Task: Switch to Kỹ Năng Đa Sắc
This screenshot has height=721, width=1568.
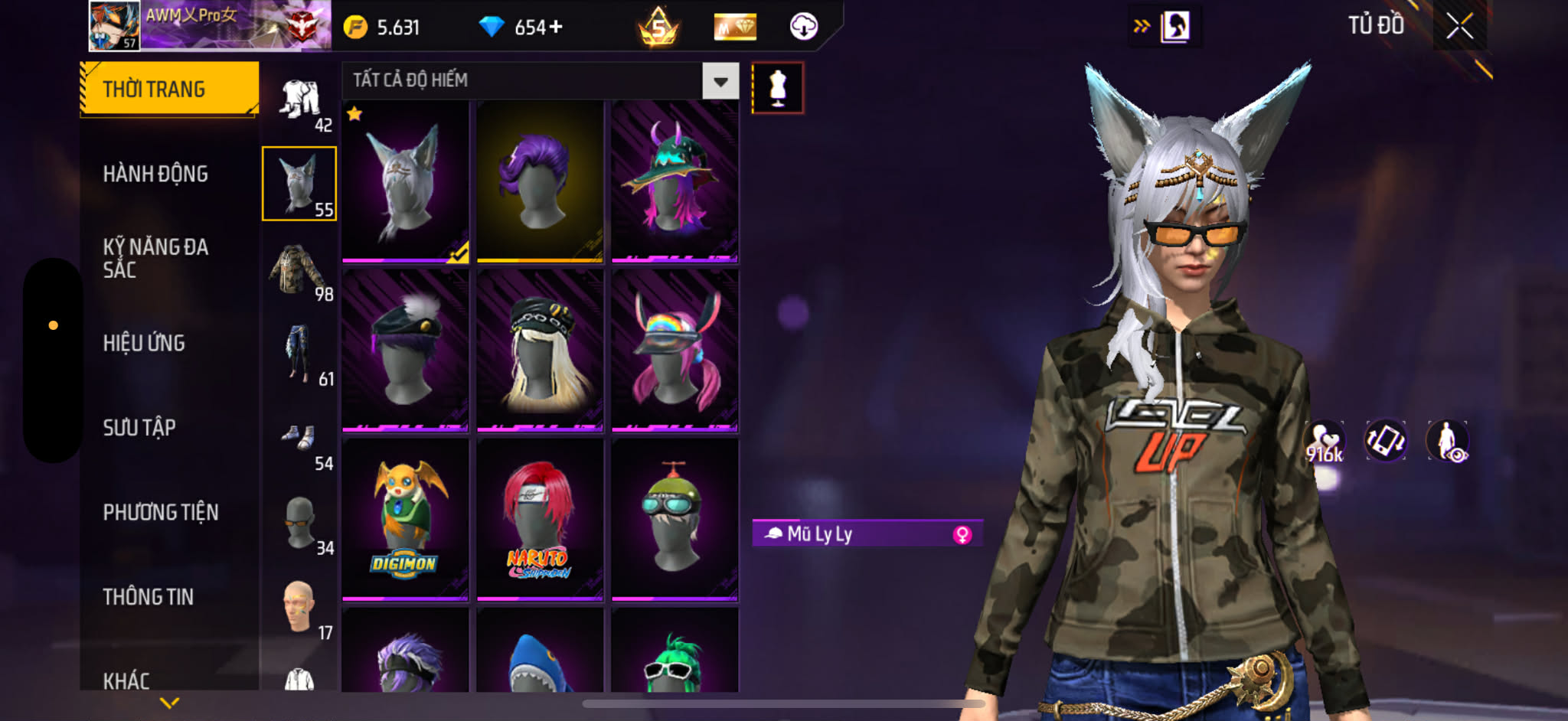Action: 155,258
